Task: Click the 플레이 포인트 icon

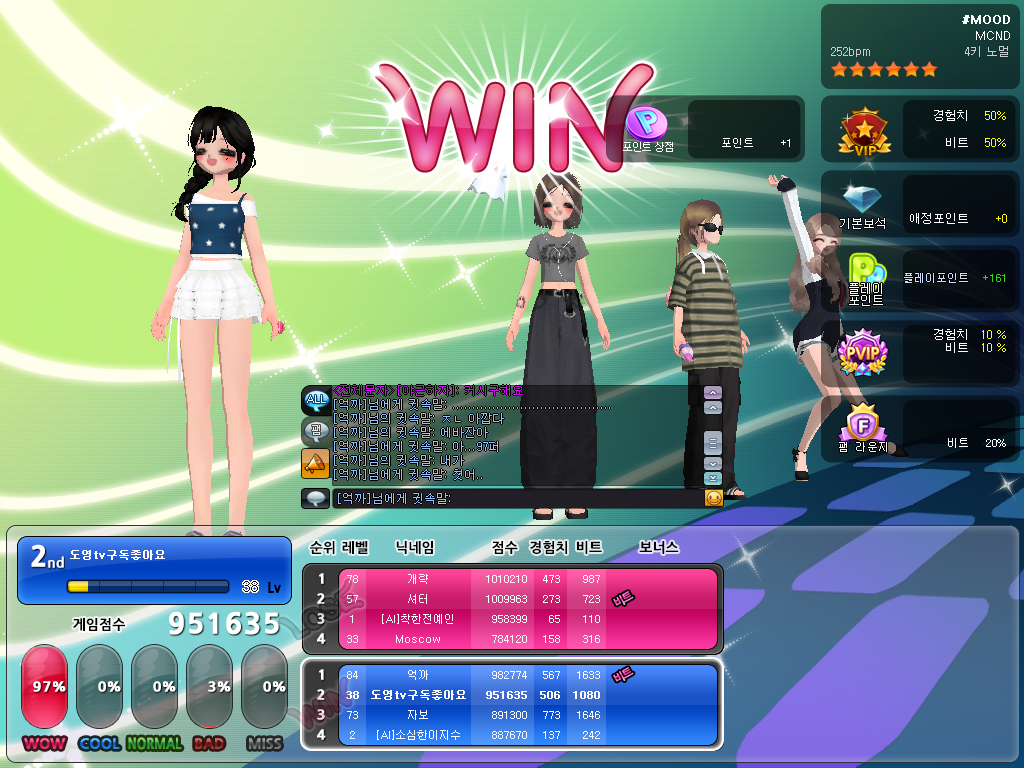Action: 864,279
